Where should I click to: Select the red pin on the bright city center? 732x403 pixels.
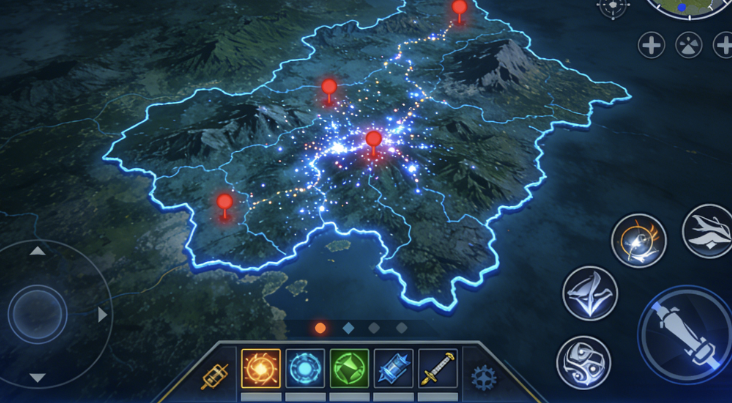click(x=374, y=140)
